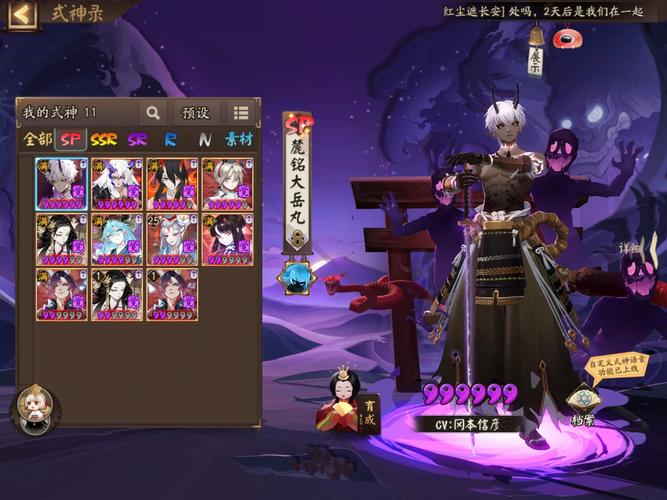Open the 预设 preset button

click(195, 113)
